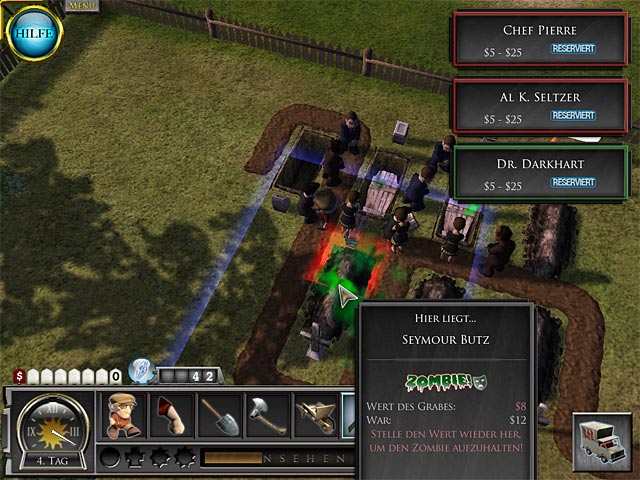Select Dr. Darkhart's customer card
640x480 pixels.
(541, 171)
